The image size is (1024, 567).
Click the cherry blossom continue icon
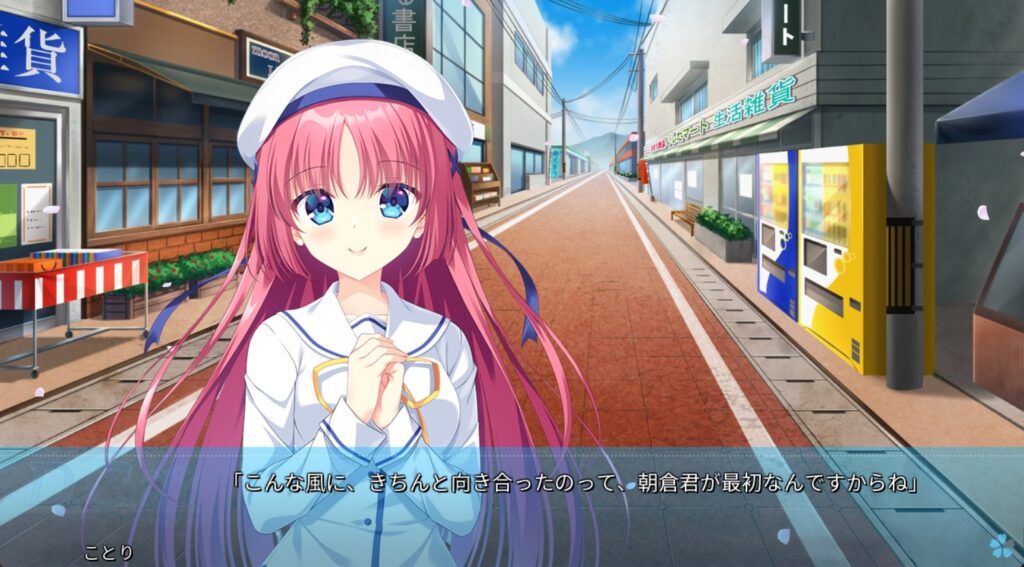pos(999,545)
